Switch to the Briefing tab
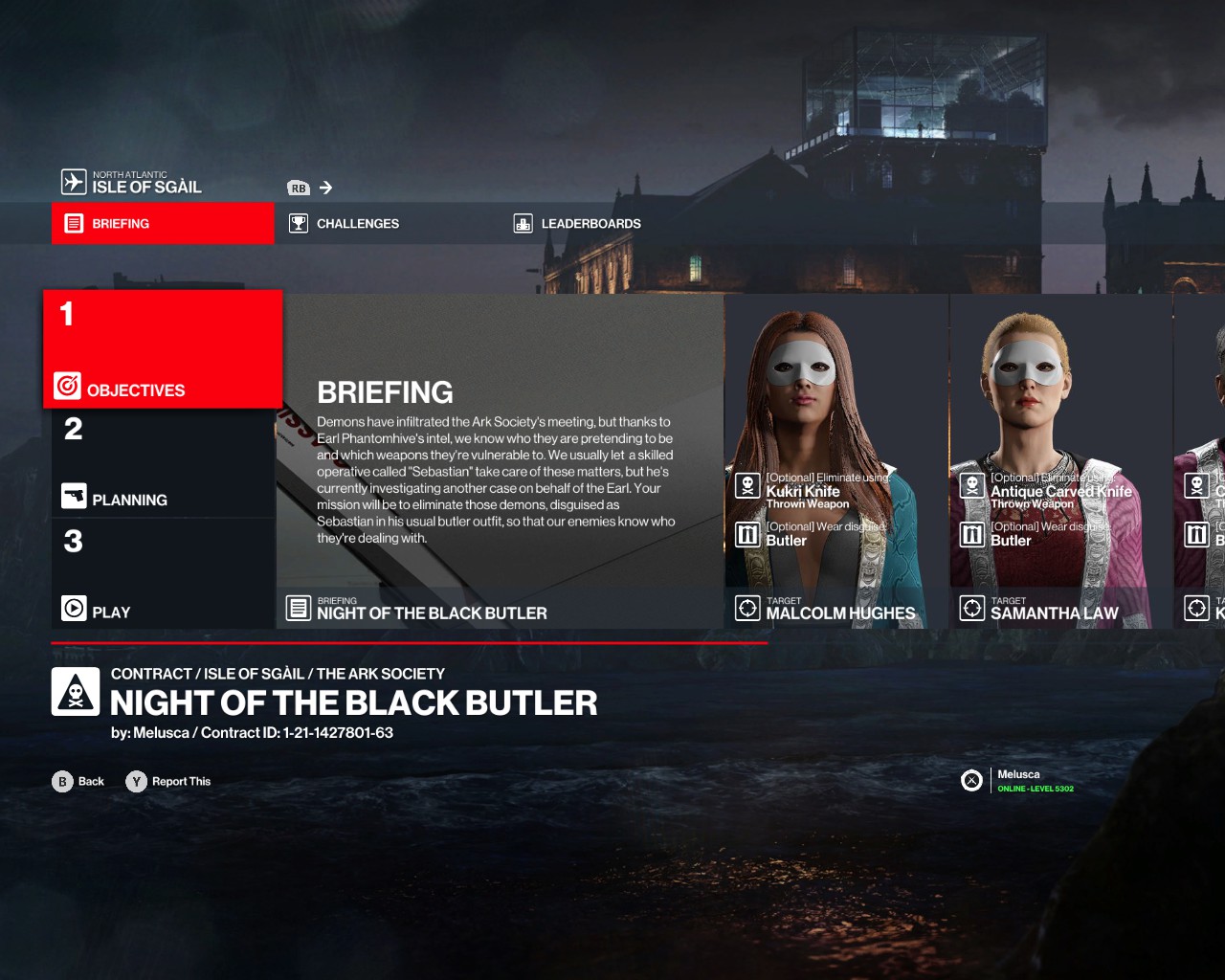The image size is (1225, 980). point(163,223)
